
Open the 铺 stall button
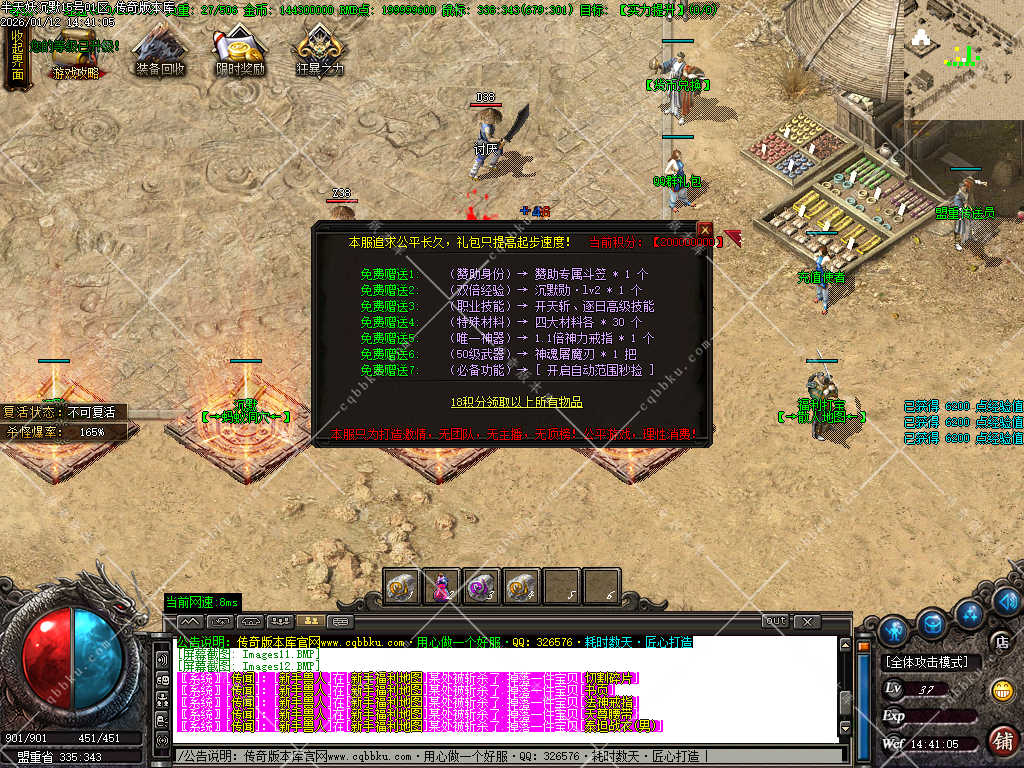1002,740
